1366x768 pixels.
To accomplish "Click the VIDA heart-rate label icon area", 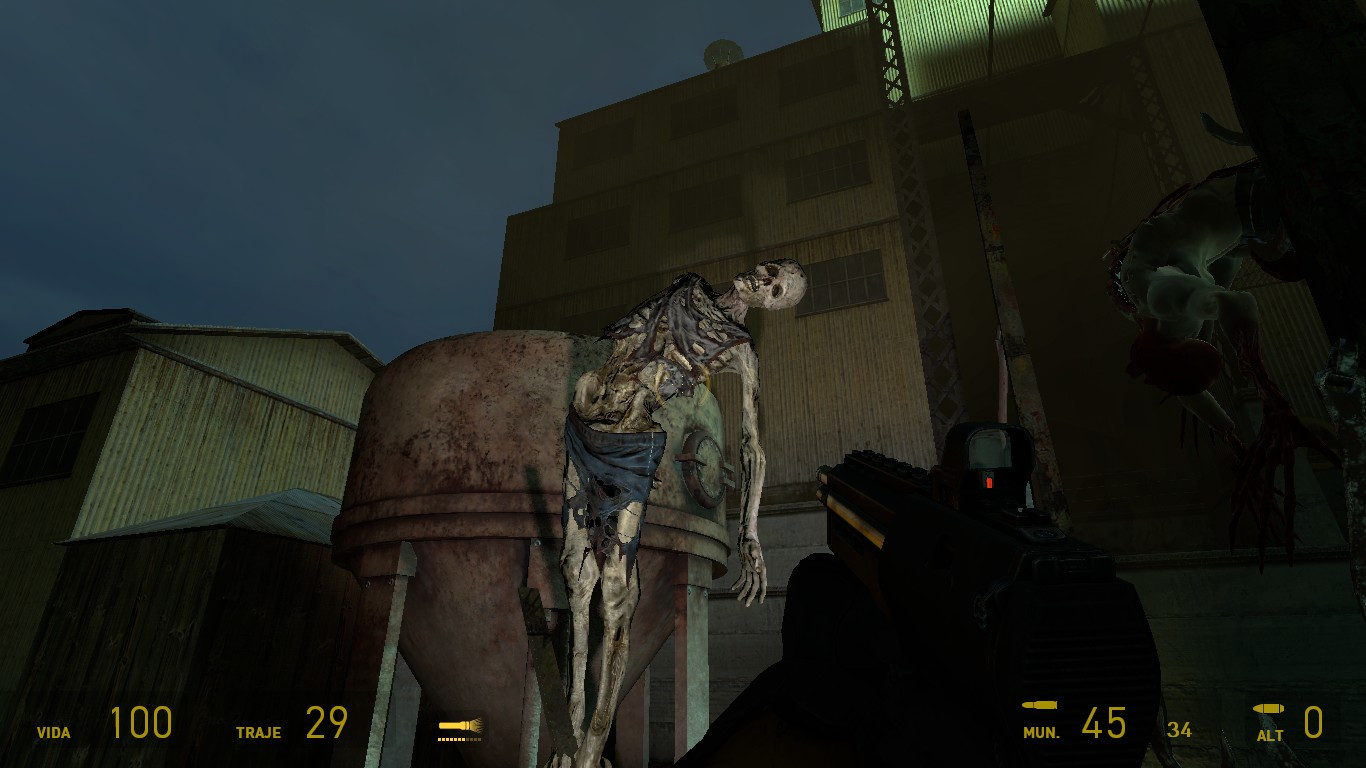I will point(55,732).
